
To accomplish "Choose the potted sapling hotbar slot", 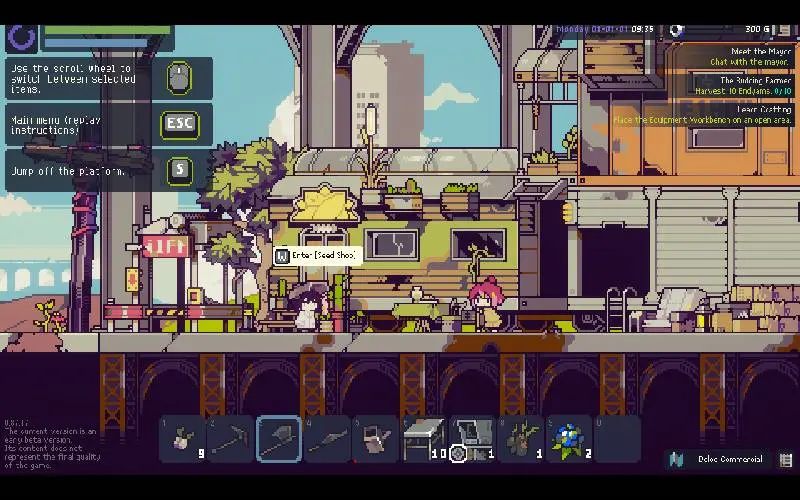I will pos(520,438).
